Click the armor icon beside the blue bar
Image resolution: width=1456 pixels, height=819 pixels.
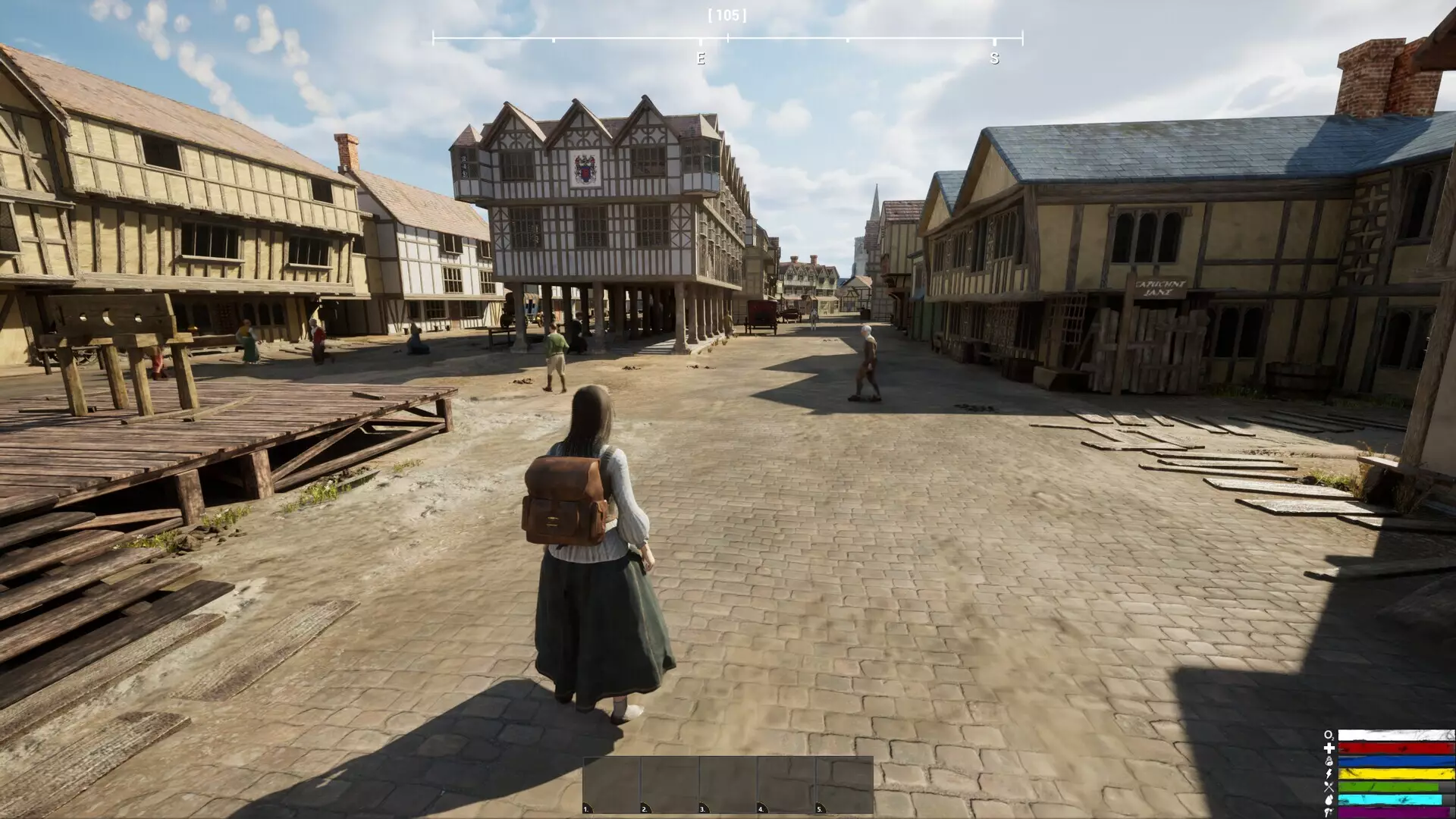1329,761
